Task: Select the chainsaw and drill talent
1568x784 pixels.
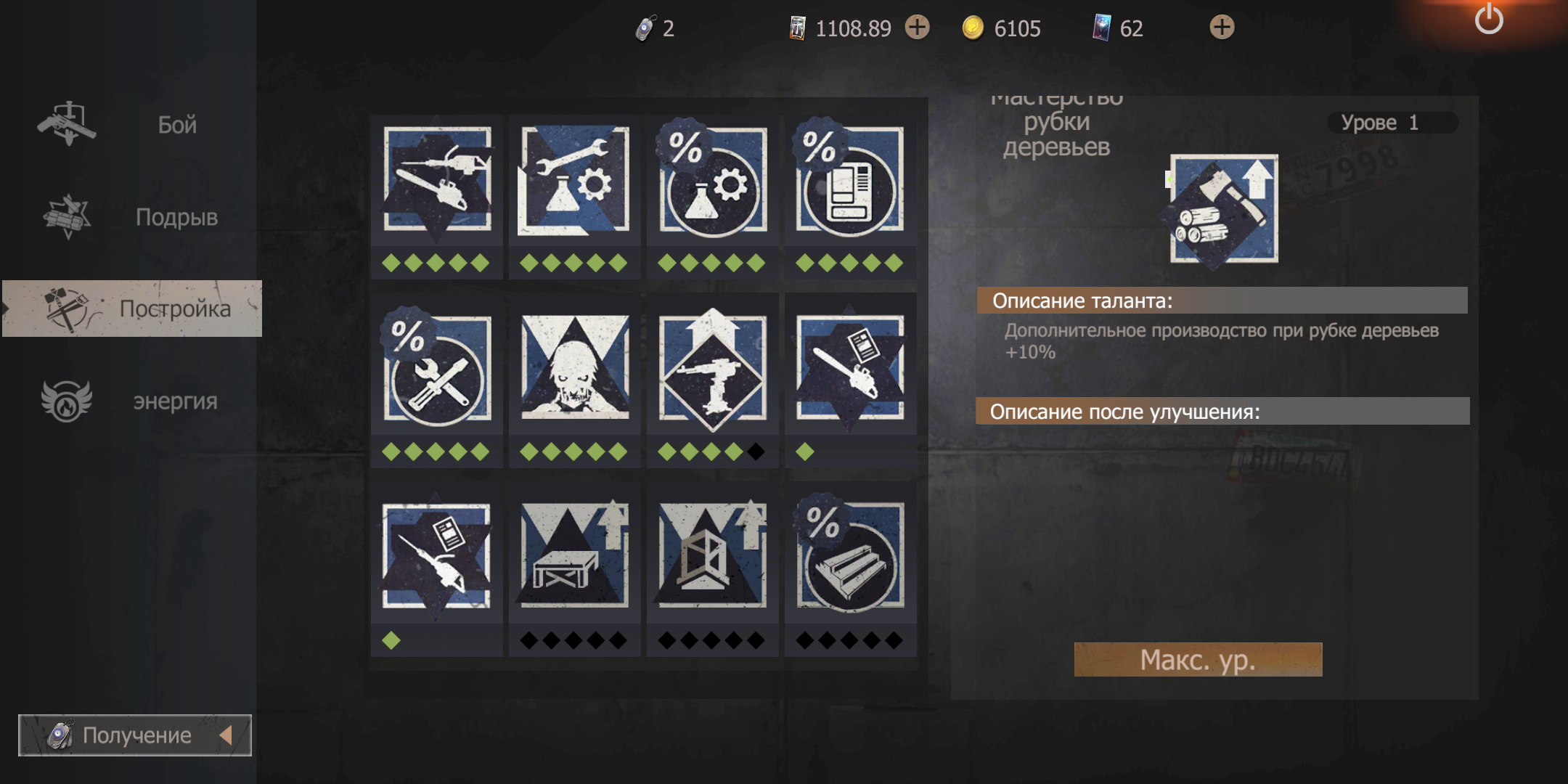Action: 437,179
